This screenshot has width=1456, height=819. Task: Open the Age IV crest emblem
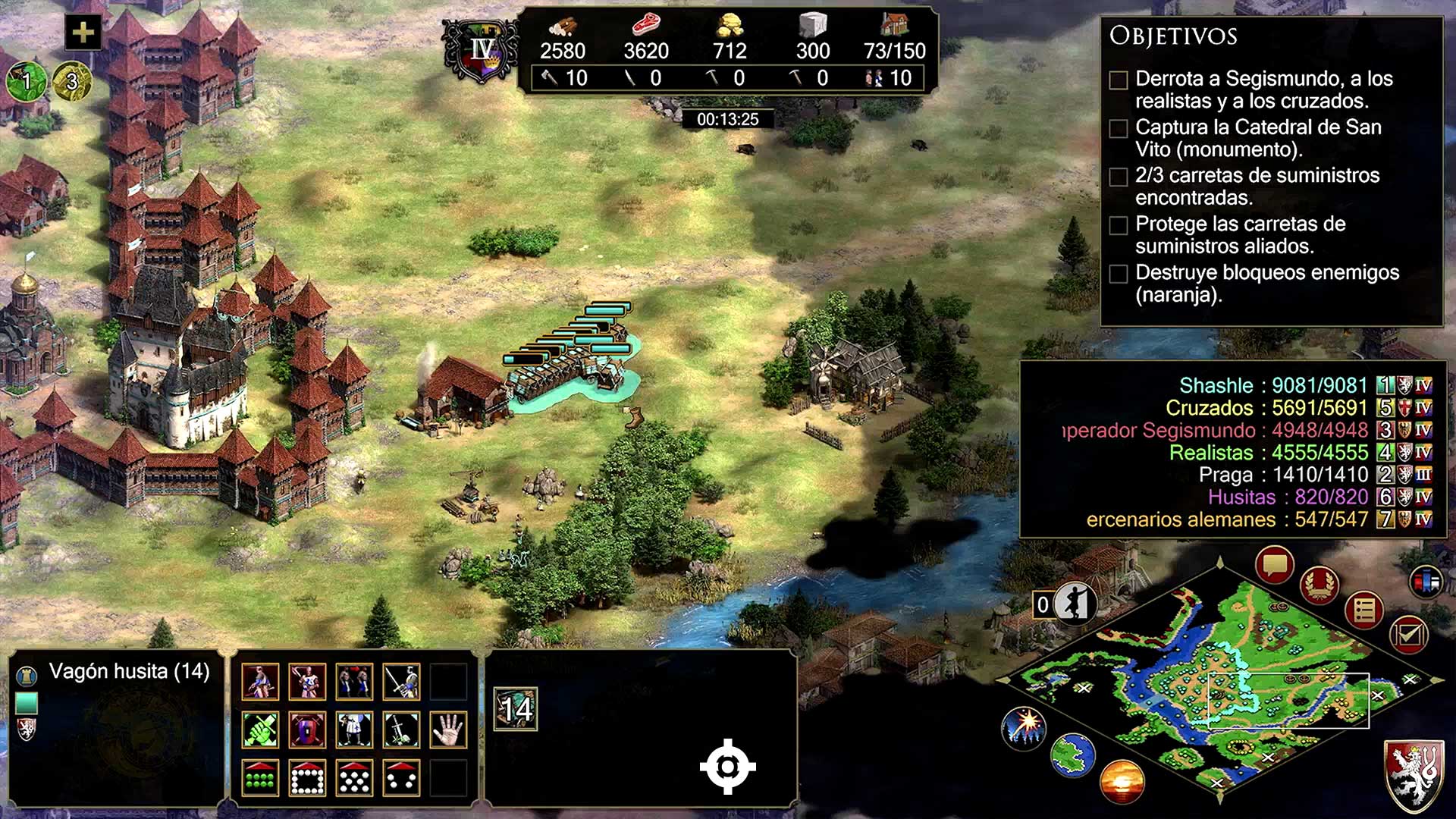coord(482,52)
